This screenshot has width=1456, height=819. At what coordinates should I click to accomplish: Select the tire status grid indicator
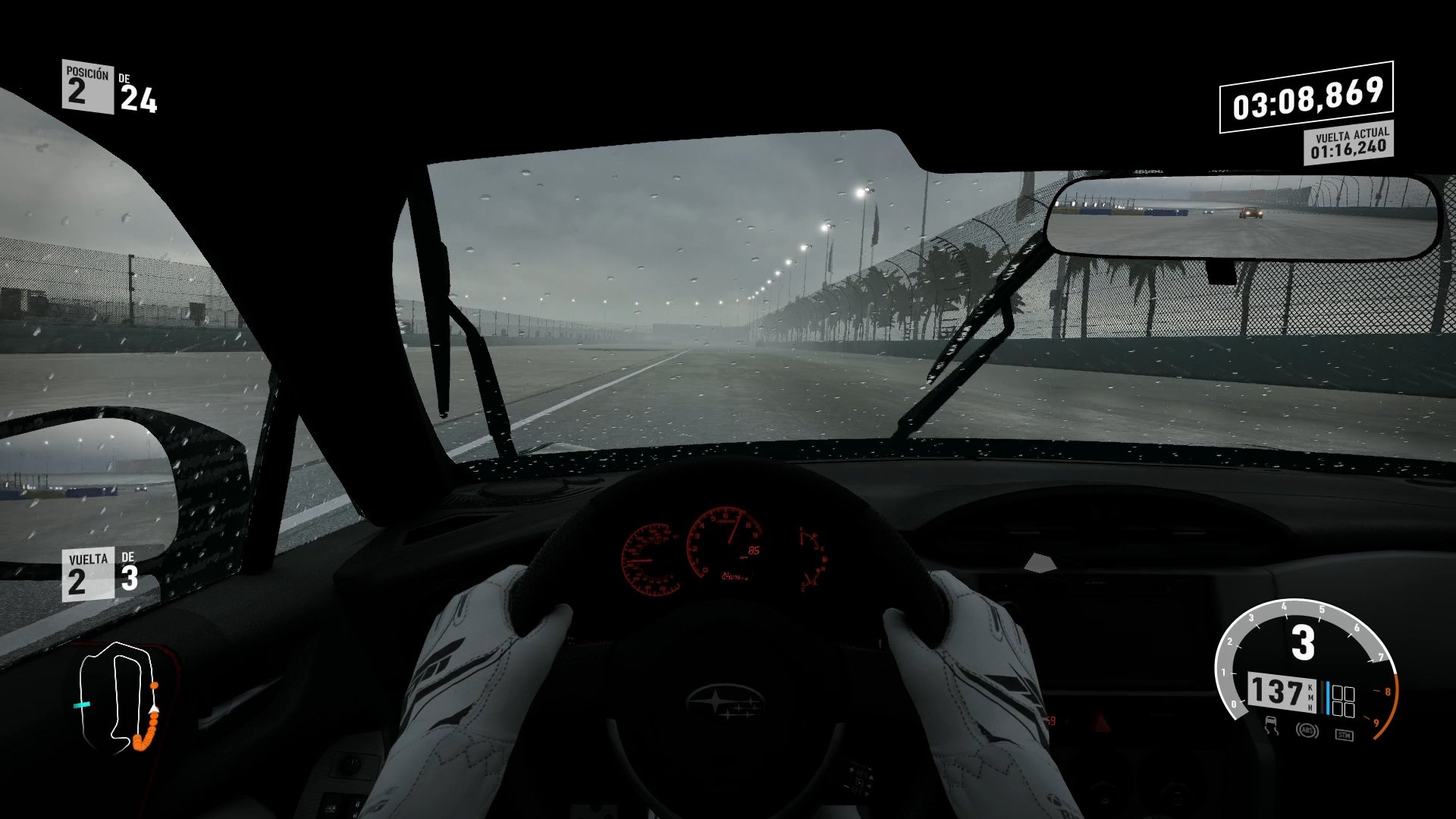click(1344, 700)
